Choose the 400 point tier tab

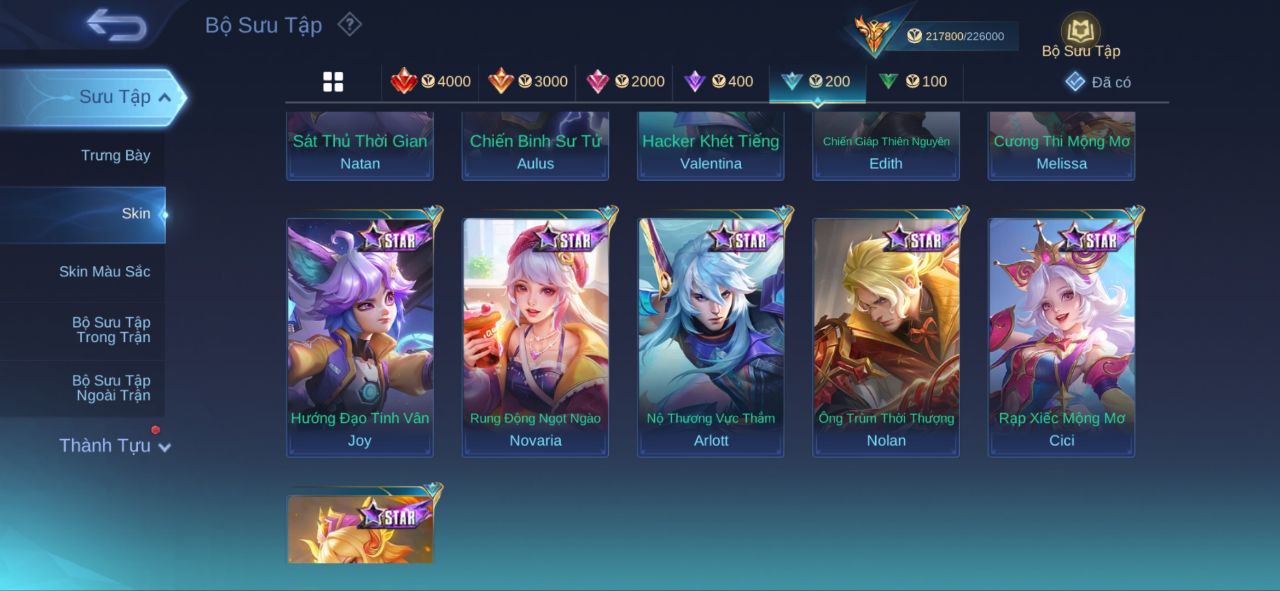click(x=719, y=82)
